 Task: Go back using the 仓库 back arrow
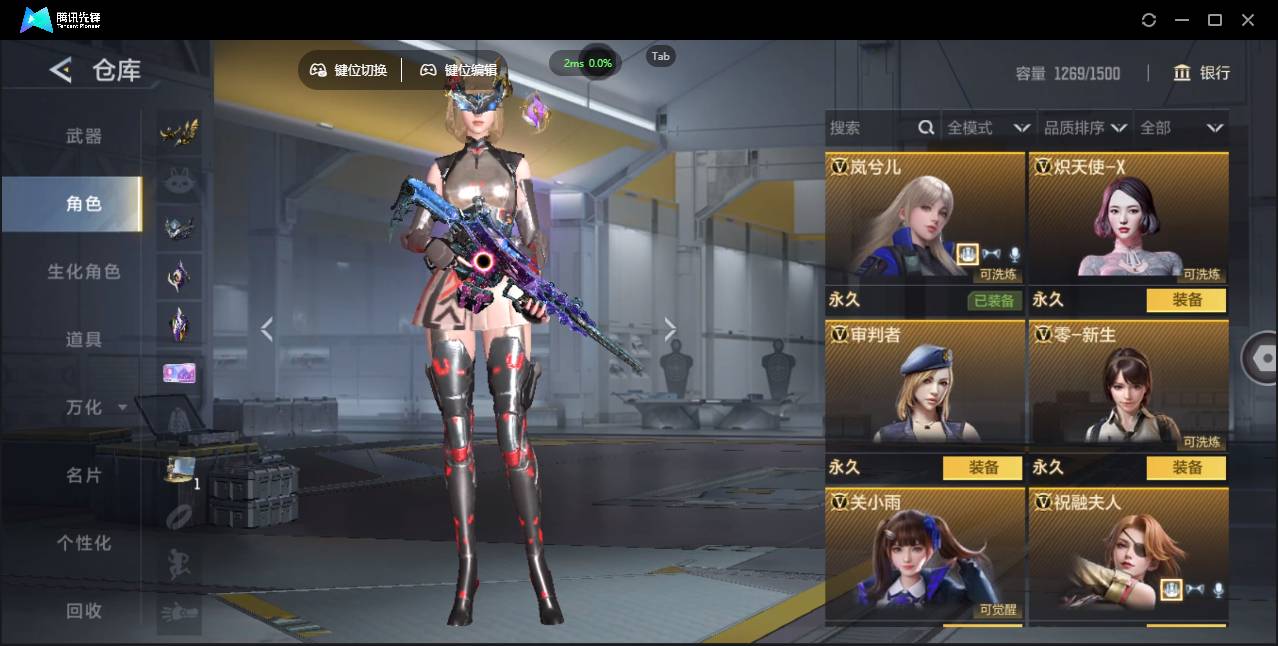coord(61,70)
